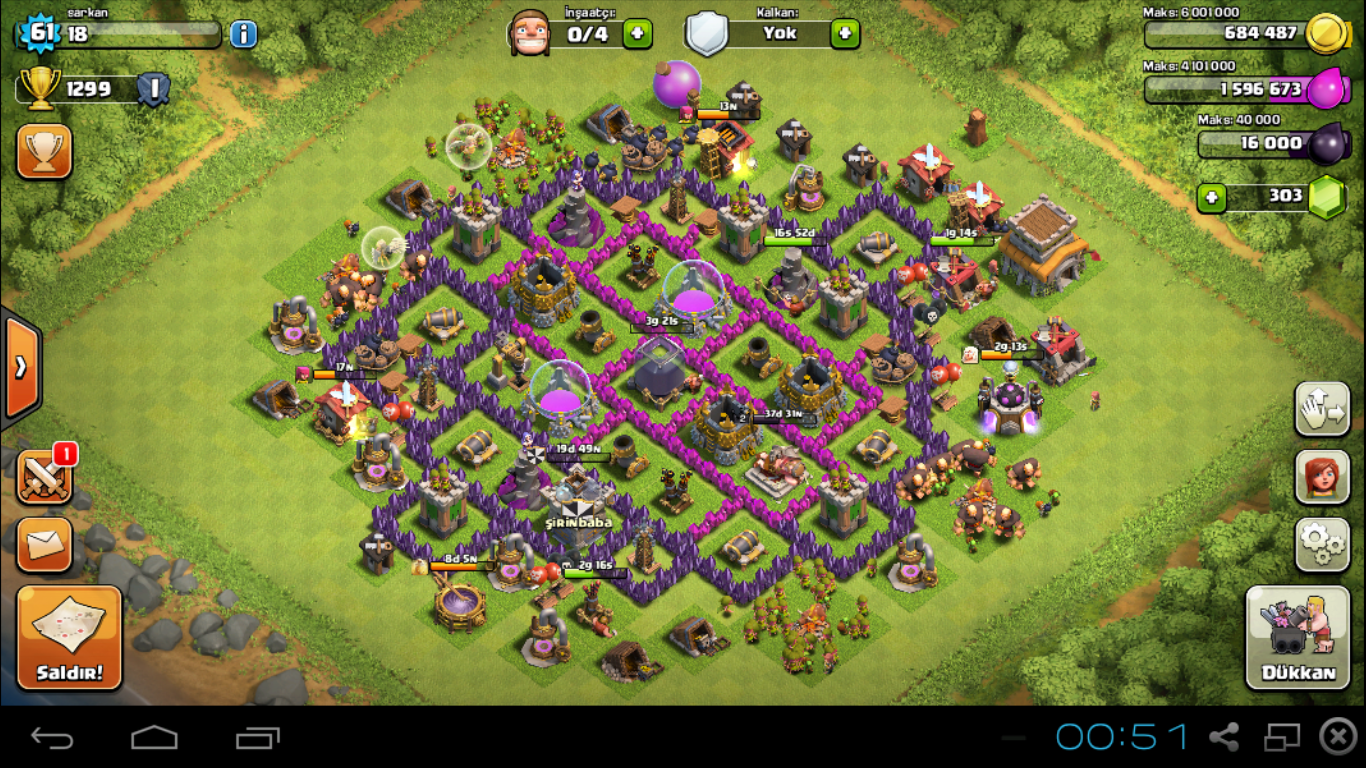Open the Dükkan shop
This screenshot has width=1366, height=768.
click(x=1298, y=637)
